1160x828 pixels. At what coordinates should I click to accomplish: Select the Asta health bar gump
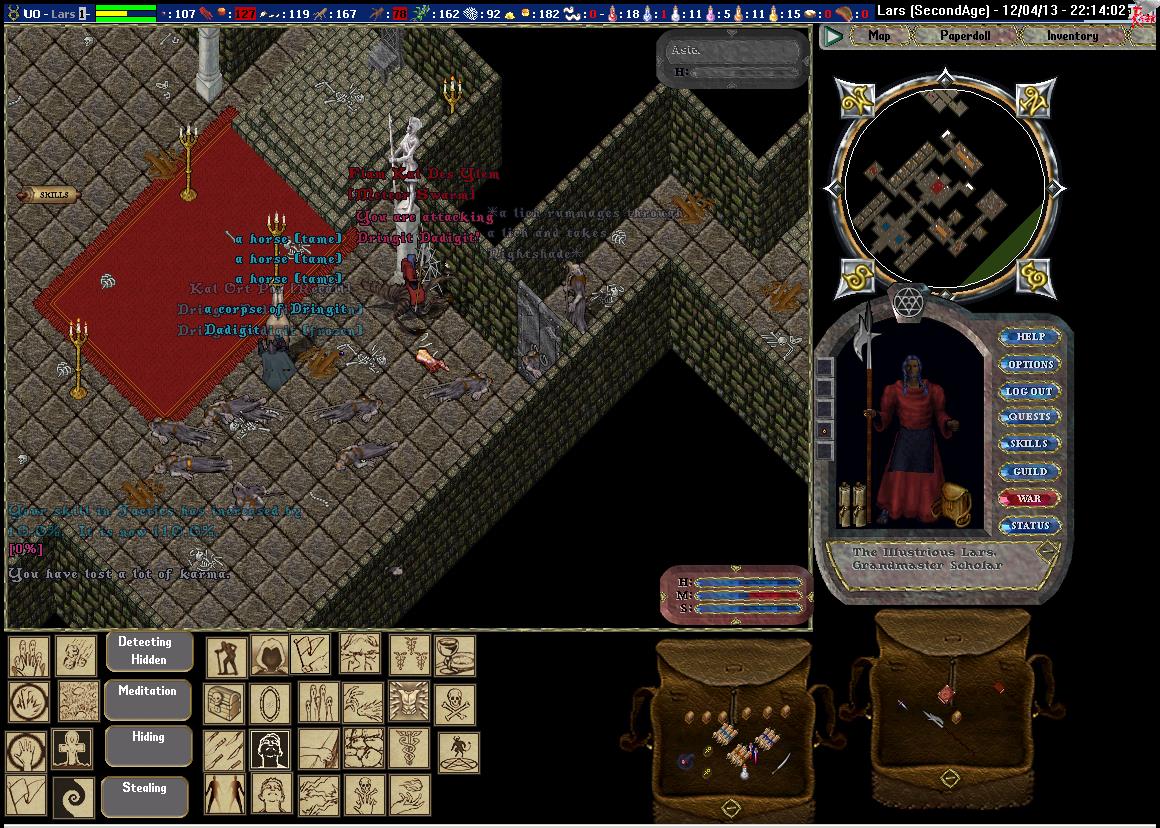point(732,60)
